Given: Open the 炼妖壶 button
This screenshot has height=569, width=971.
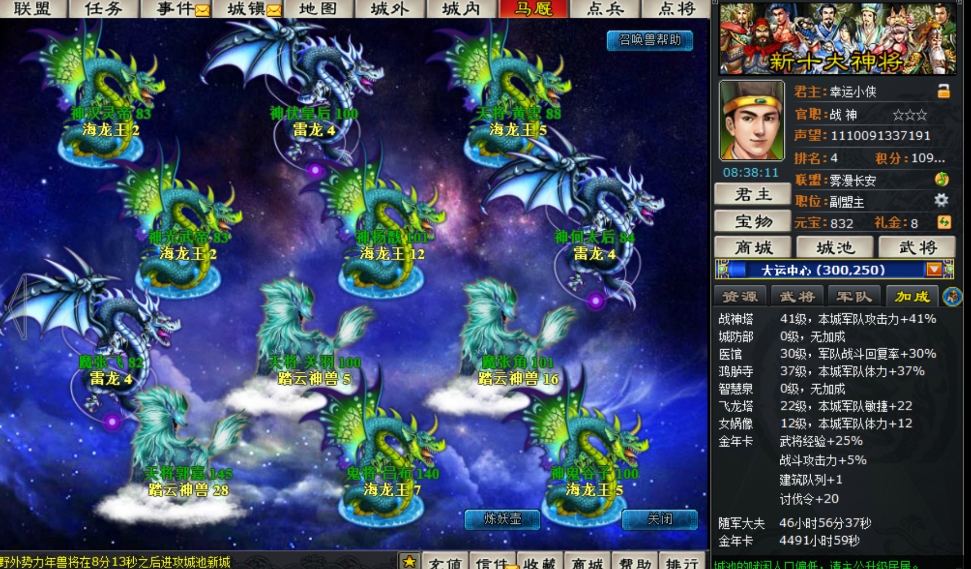Looking at the screenshot, I should (x=502, y=519).
